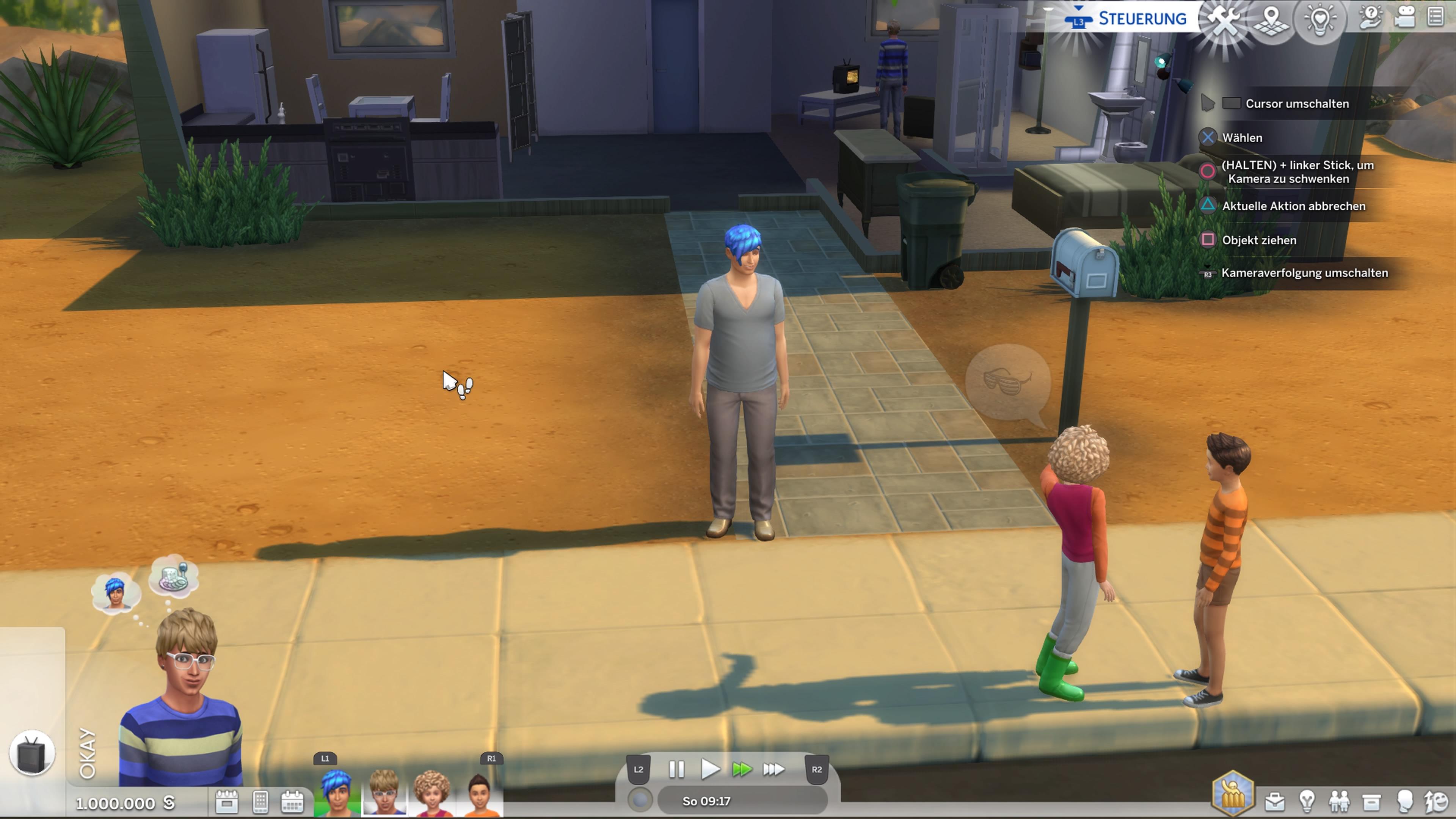
Task: Pause the game
Action: [676, 769]
